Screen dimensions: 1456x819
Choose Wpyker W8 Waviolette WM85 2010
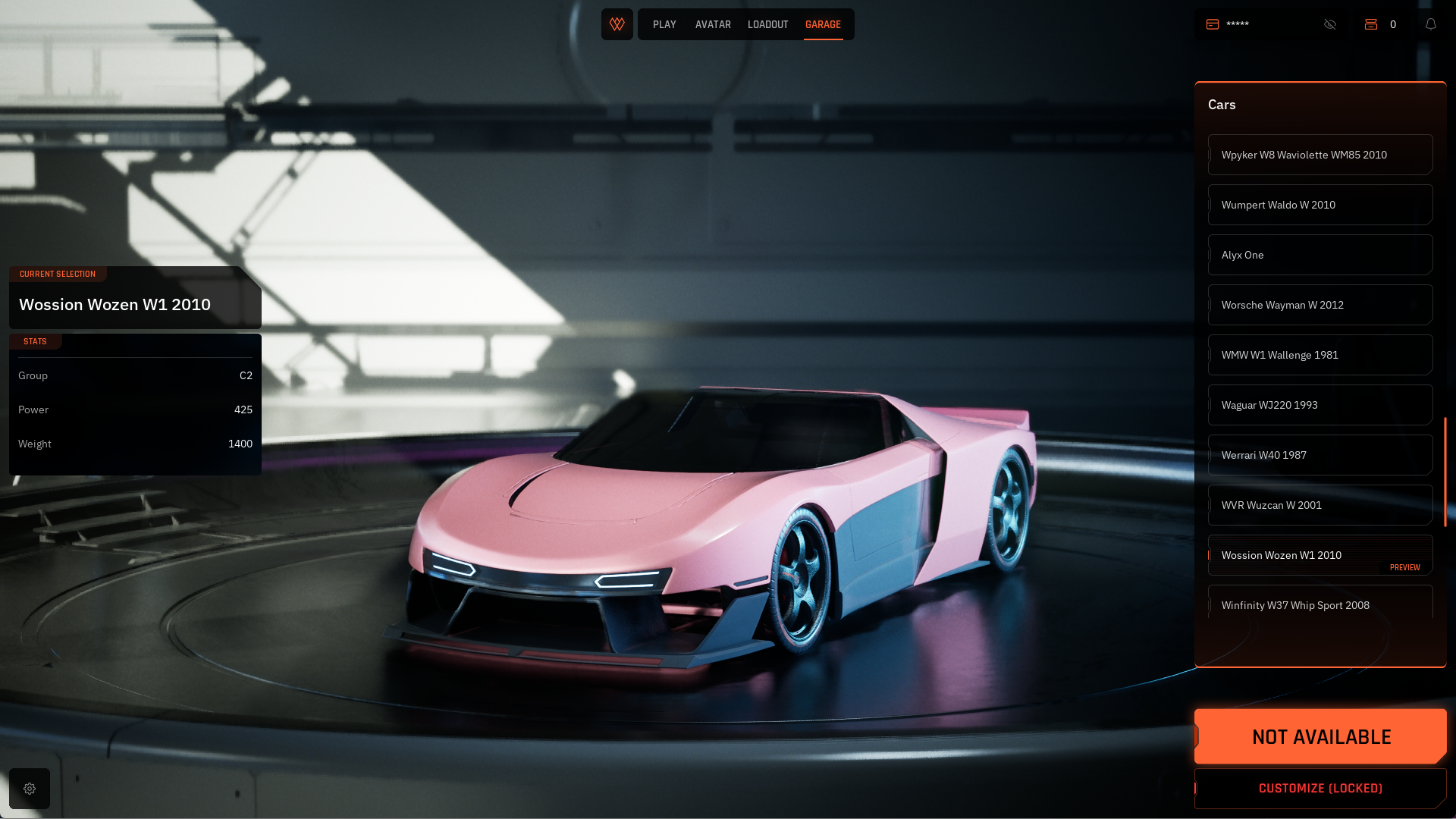coord(1319,155)
